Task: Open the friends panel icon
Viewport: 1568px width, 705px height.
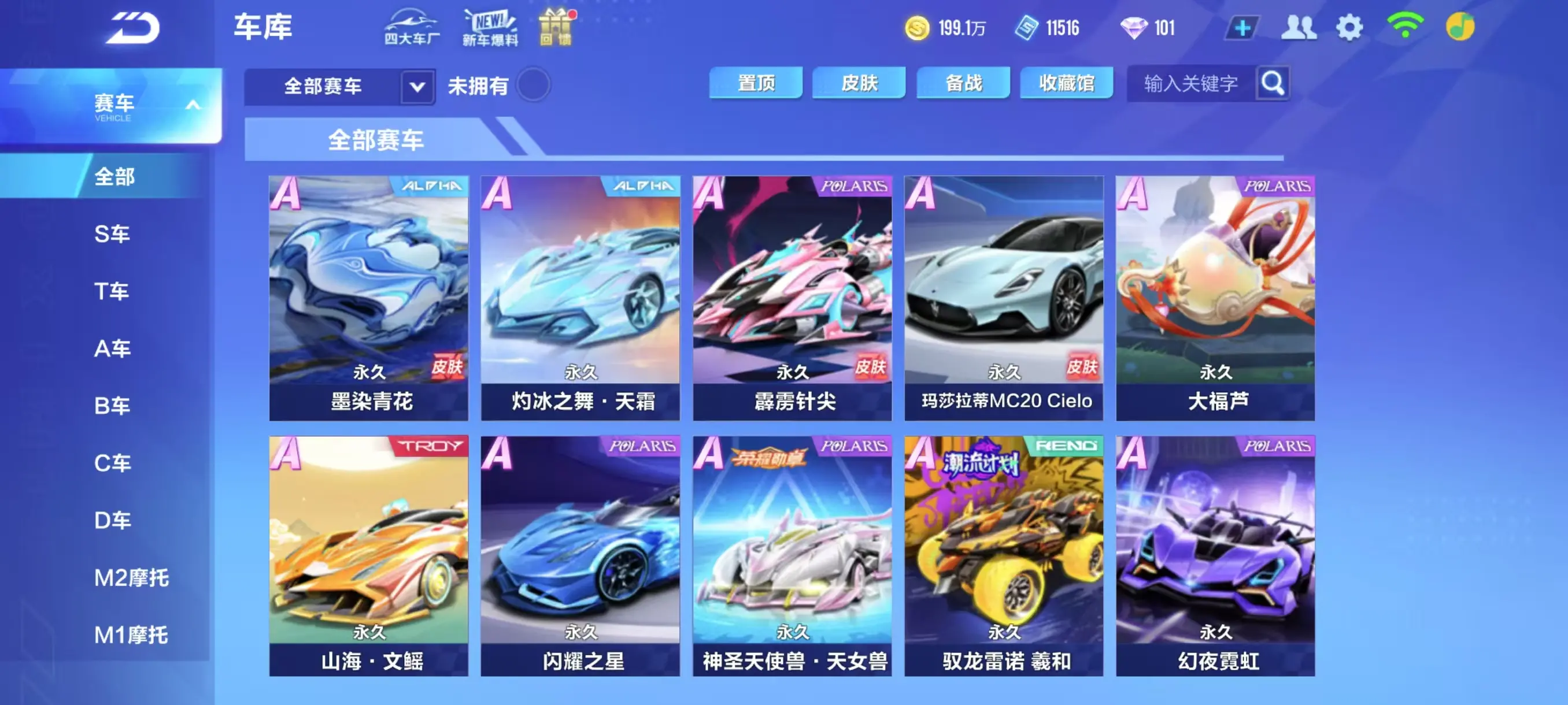Action: [1300, 27]
